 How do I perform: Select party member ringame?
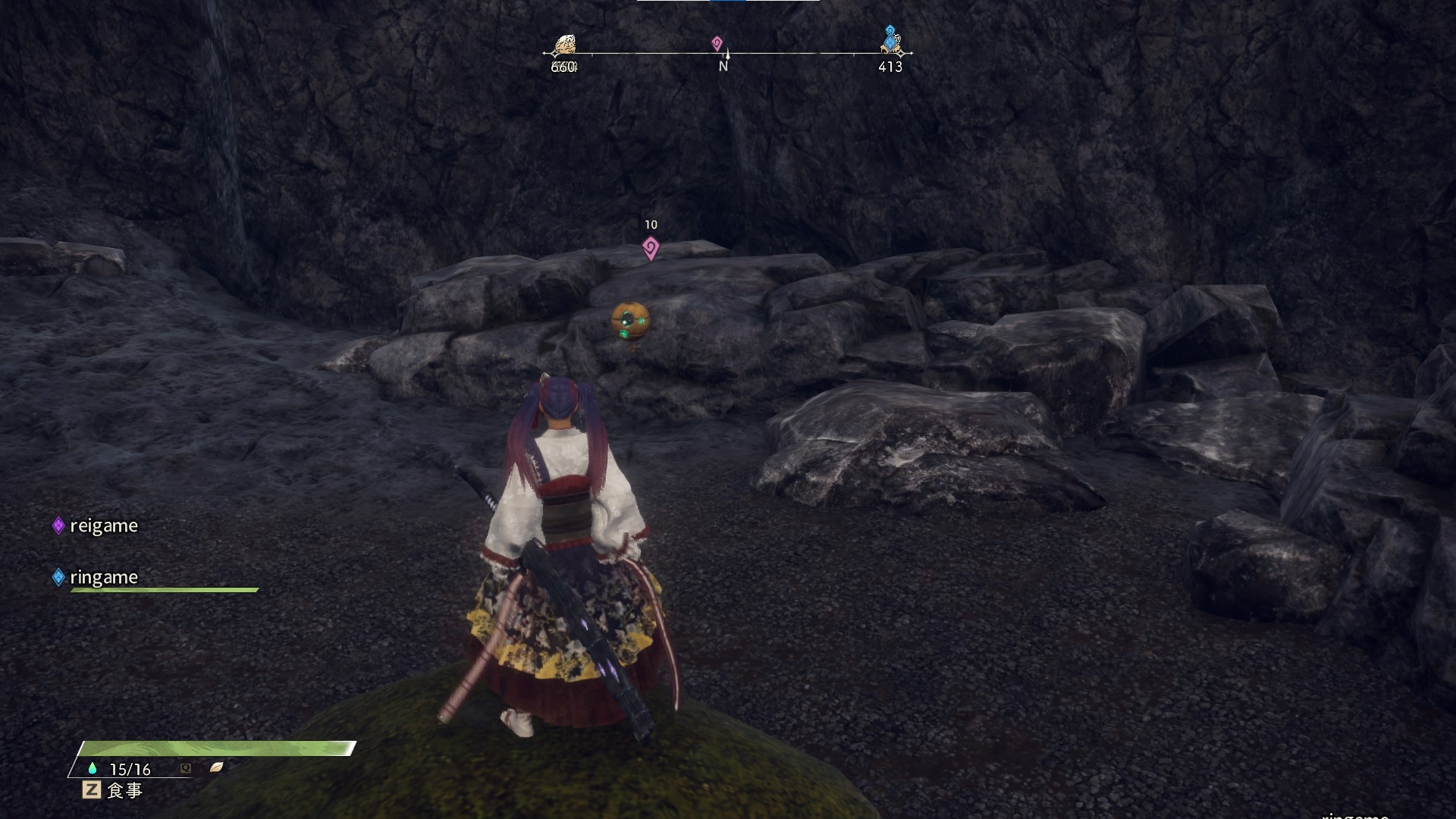point(103,577)
